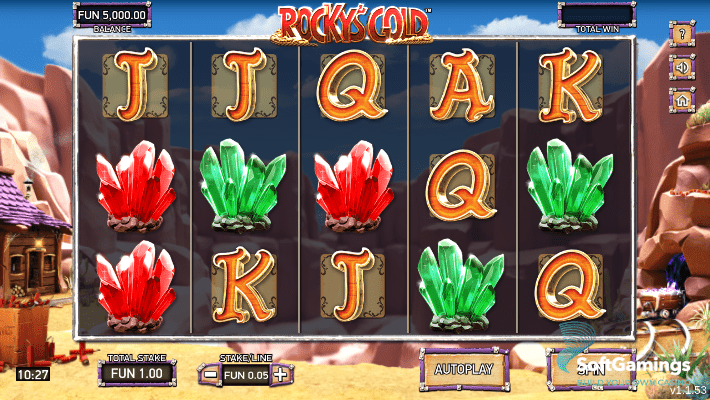The width and height of the screenshot is (710, 400).
Task: Toggle the sound speaker icon
Action: (684, 68)
